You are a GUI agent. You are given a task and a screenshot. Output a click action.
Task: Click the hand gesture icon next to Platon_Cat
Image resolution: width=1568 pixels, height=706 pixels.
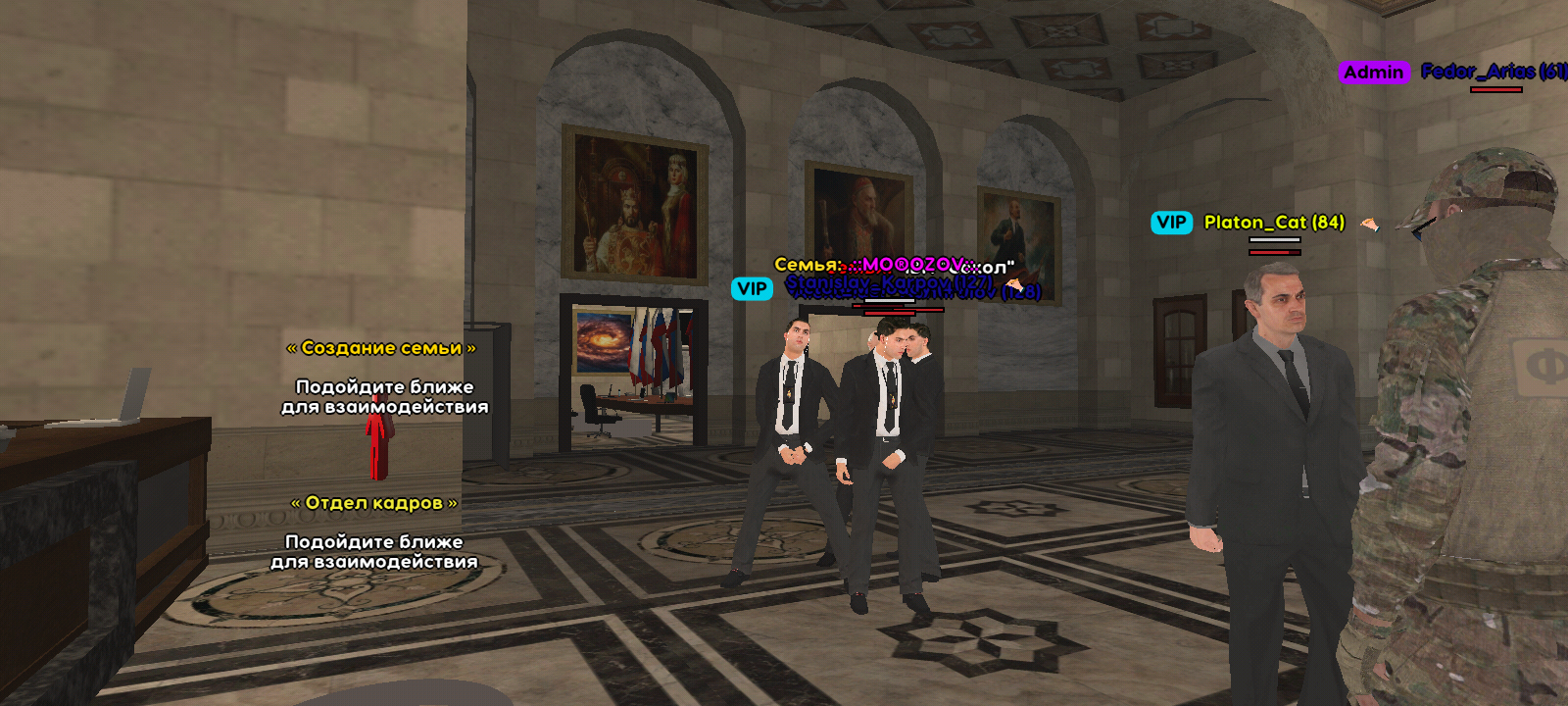[x=1370, y=224]
